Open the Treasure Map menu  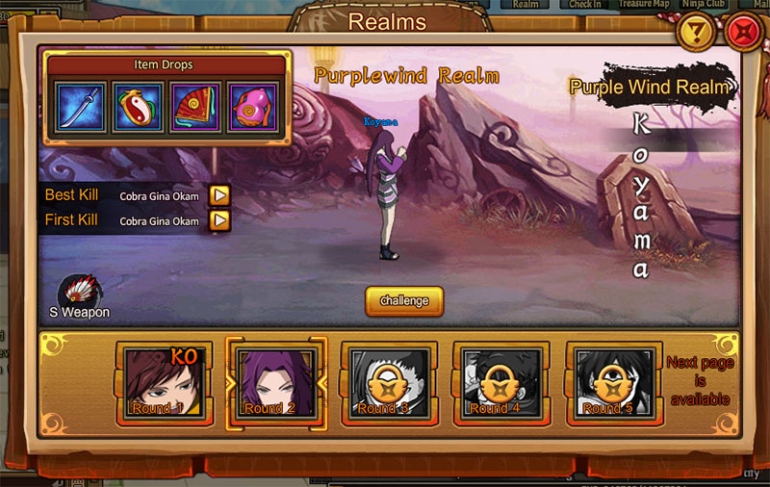(643, 4)
